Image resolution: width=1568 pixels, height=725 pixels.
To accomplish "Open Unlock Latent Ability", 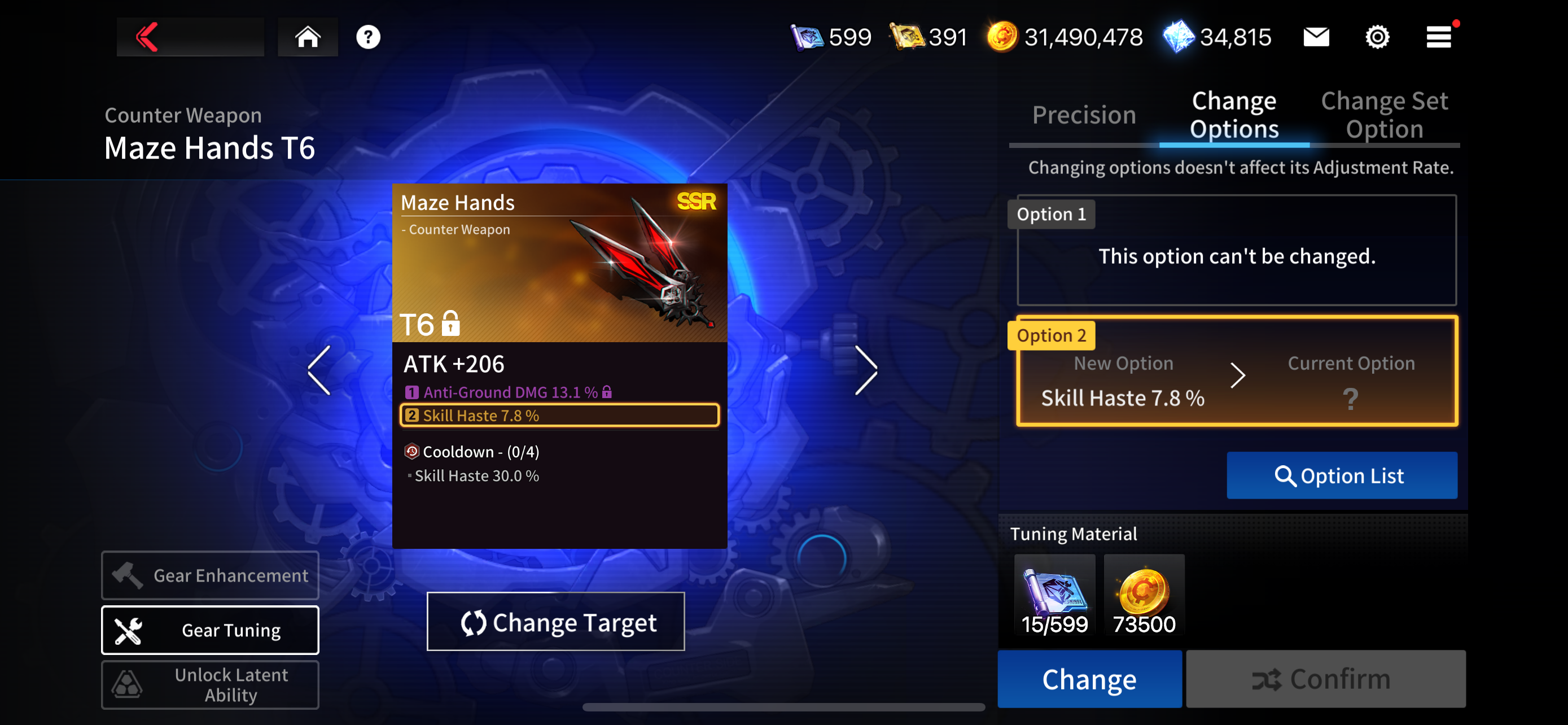I will (210, 685).
